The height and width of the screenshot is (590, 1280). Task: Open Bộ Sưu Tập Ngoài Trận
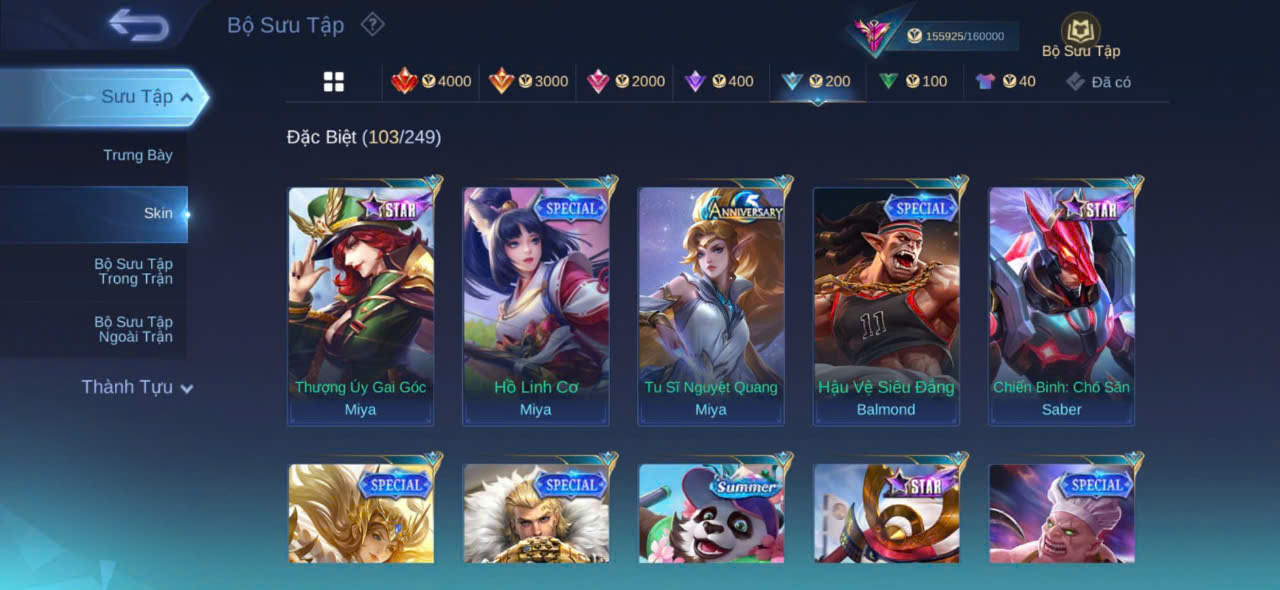133,329
